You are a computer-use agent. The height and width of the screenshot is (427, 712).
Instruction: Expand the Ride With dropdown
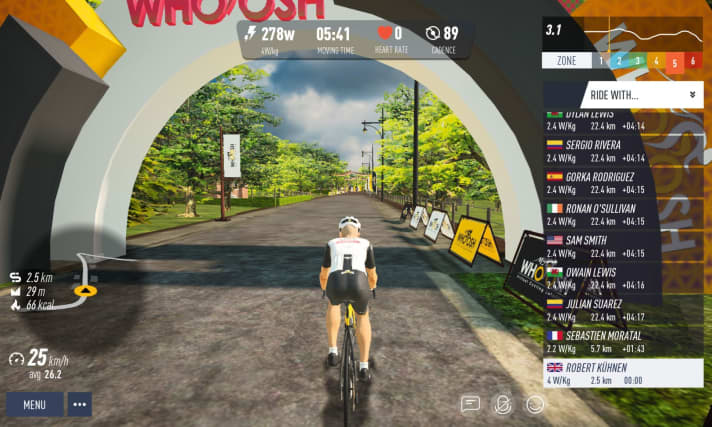pyautogui.click(x=622, y=95)
